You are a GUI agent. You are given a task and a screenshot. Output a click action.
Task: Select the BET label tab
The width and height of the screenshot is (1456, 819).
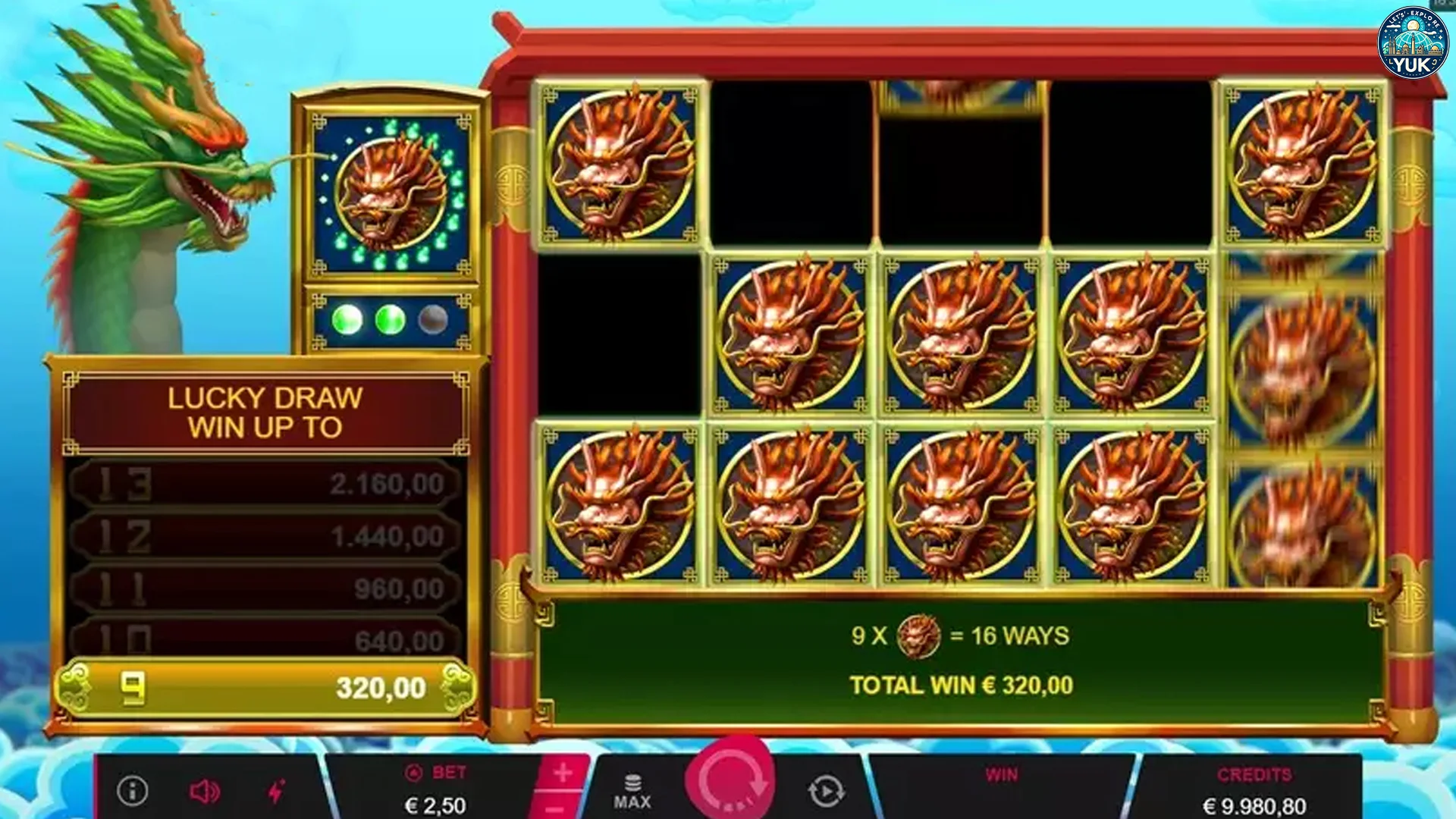pos(436,773)
